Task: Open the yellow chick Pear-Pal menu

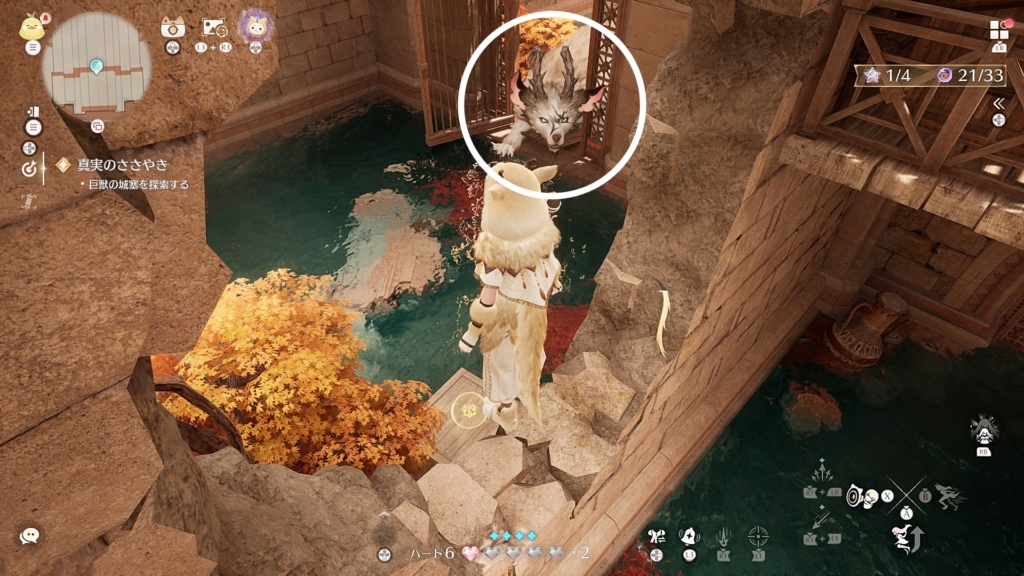Action: tap(32, 26)
